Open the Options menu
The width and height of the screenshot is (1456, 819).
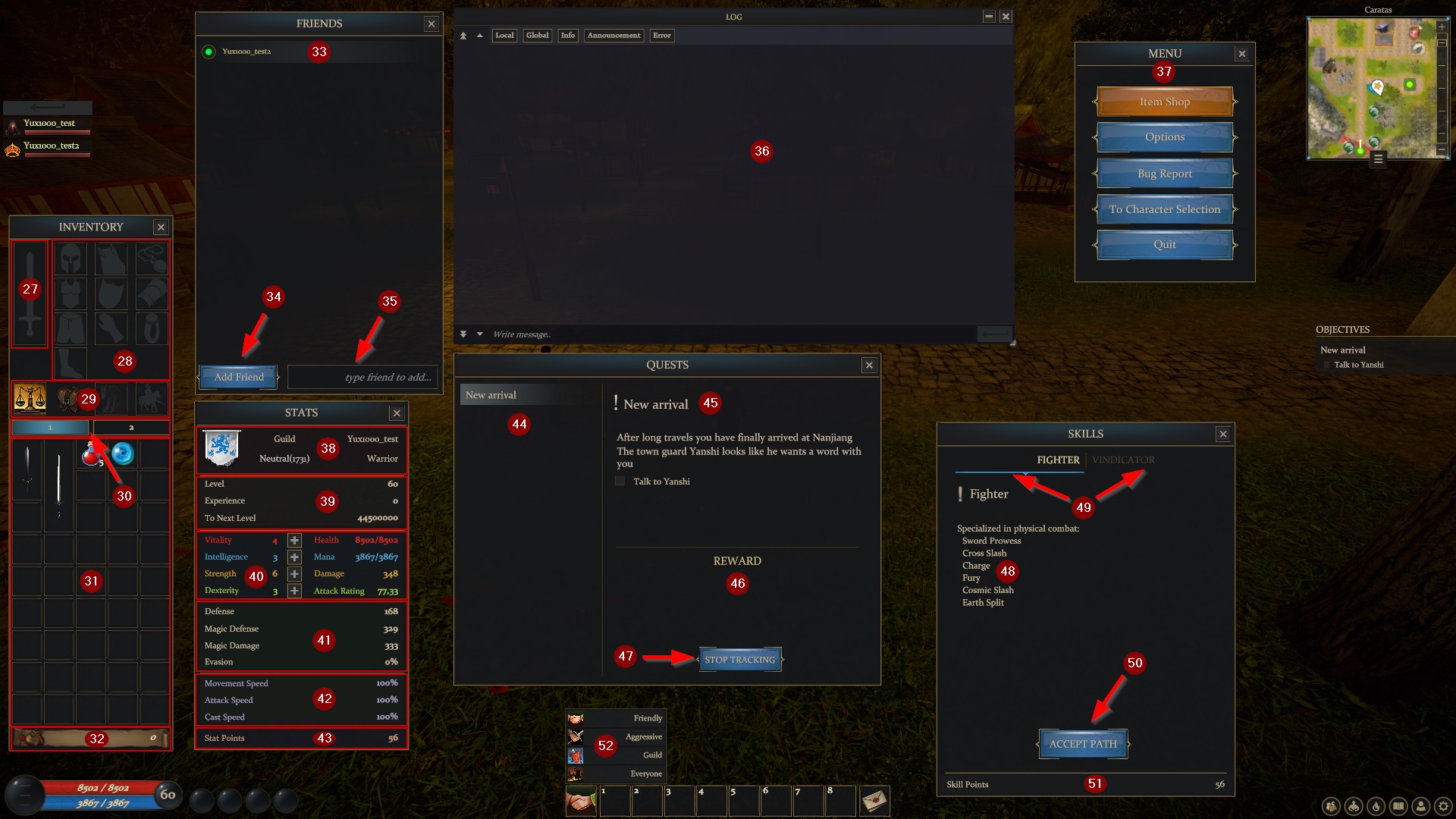coord(1164,137)
